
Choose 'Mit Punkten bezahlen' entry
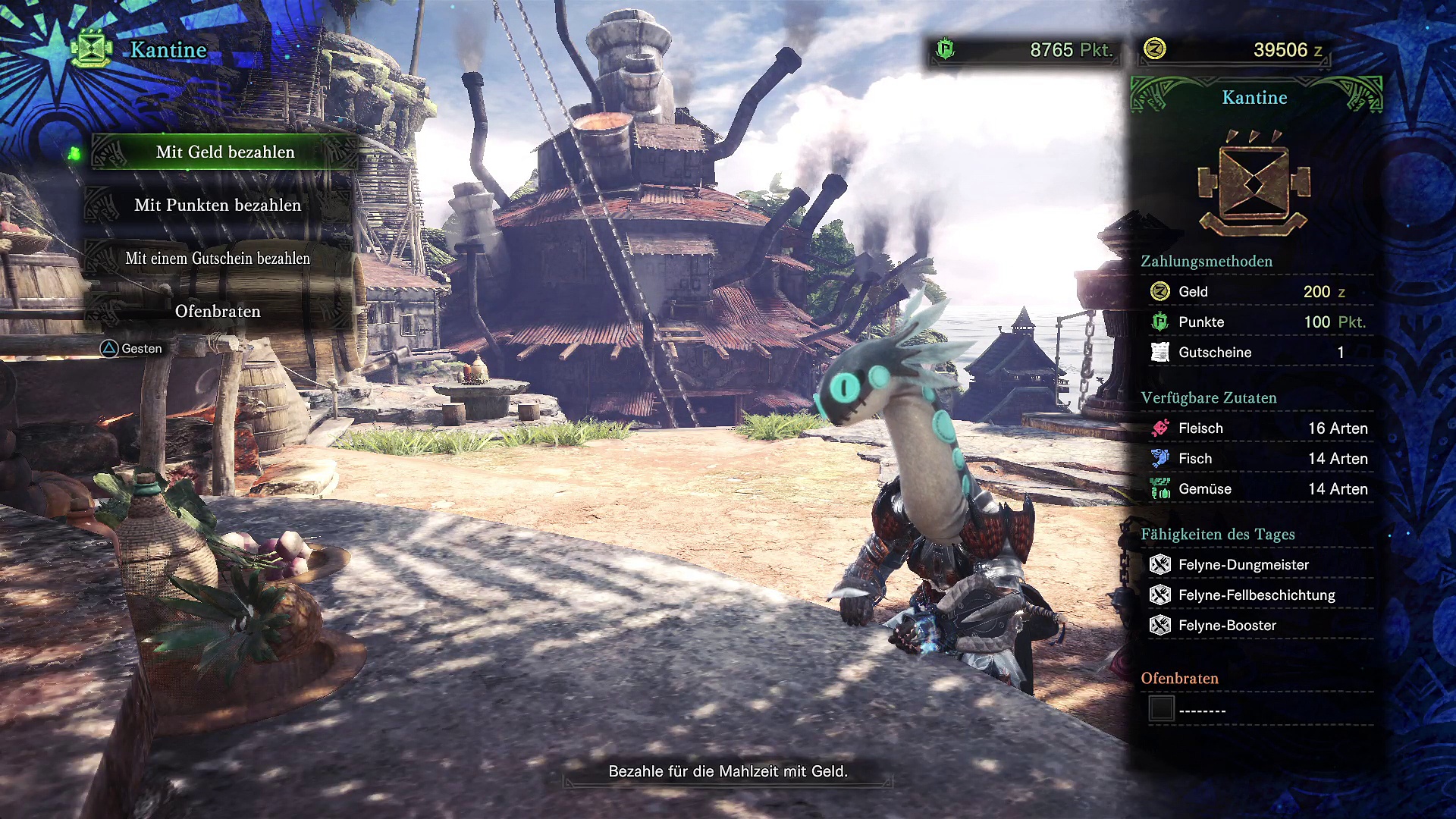tap(218, 206)
